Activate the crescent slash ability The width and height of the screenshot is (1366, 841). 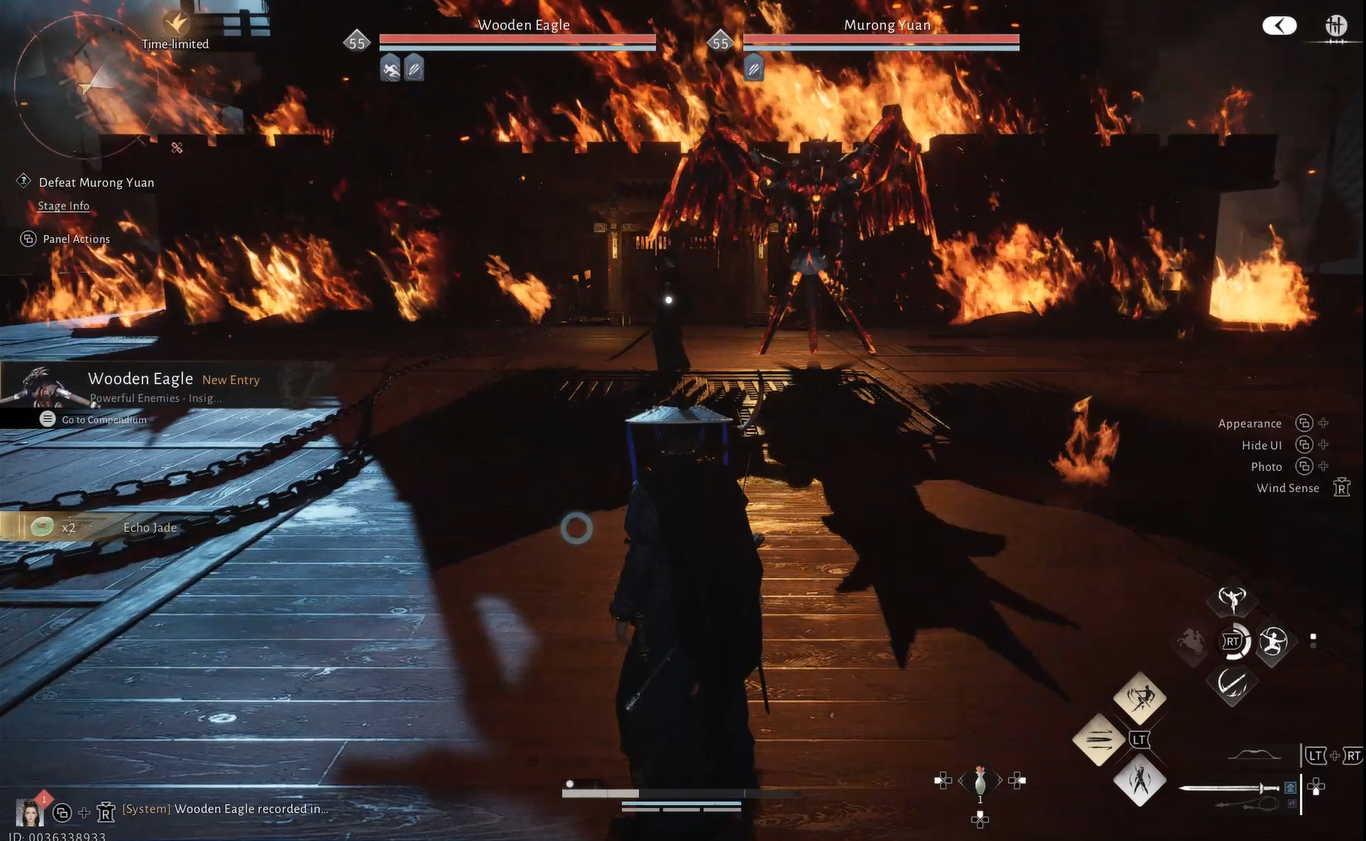[1232, 683]
